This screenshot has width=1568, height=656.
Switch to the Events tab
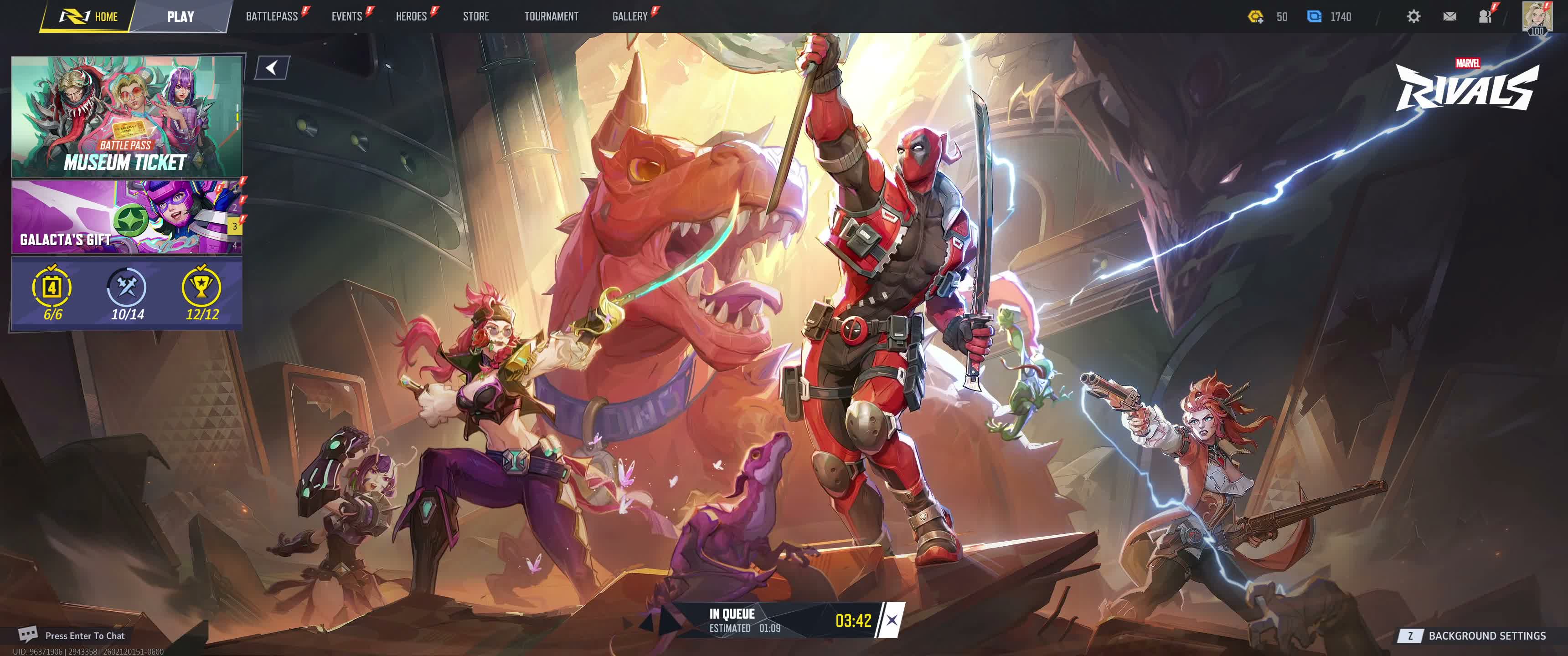coord(346,16)
